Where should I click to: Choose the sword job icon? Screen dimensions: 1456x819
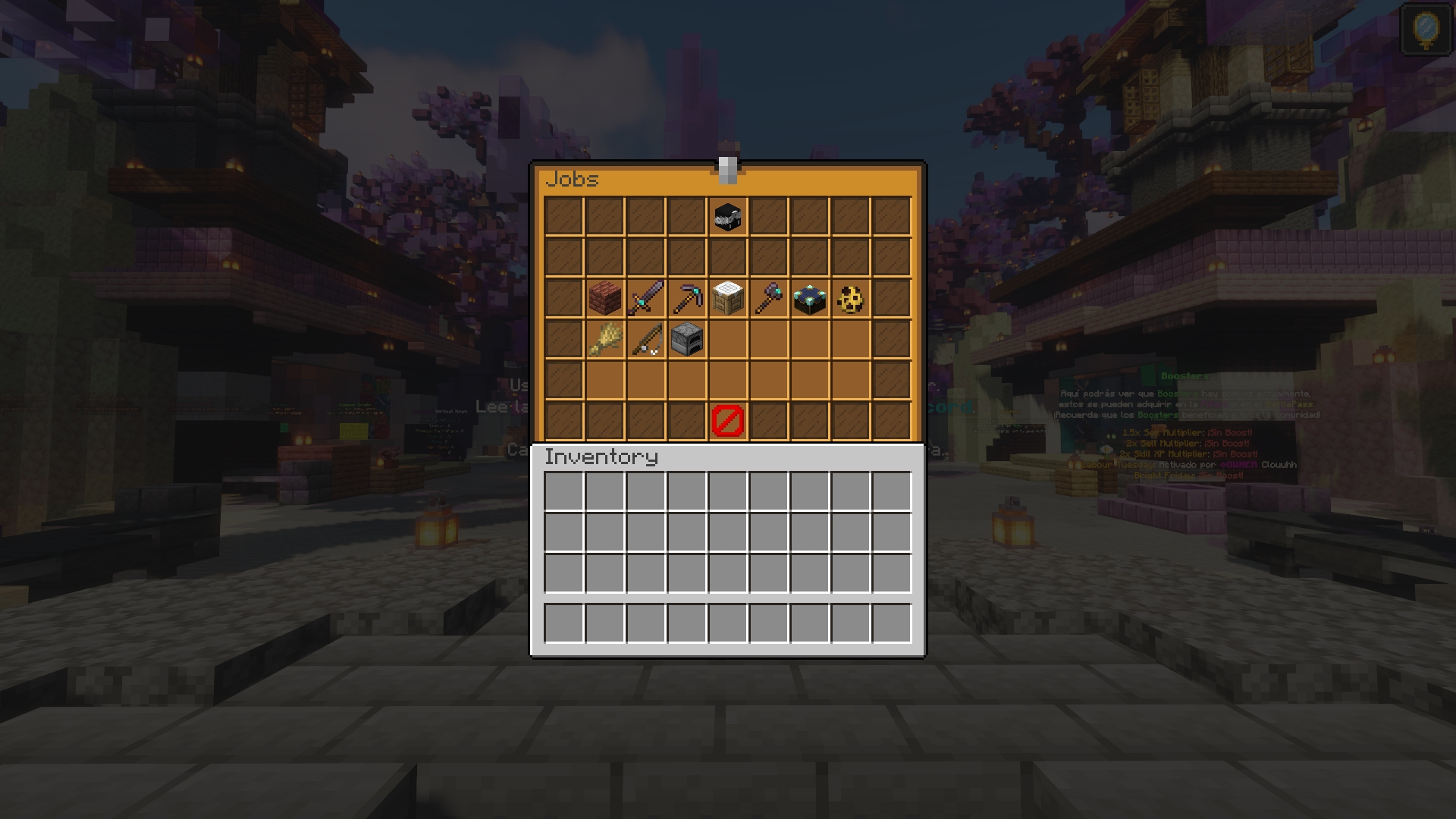coord(645,298)
